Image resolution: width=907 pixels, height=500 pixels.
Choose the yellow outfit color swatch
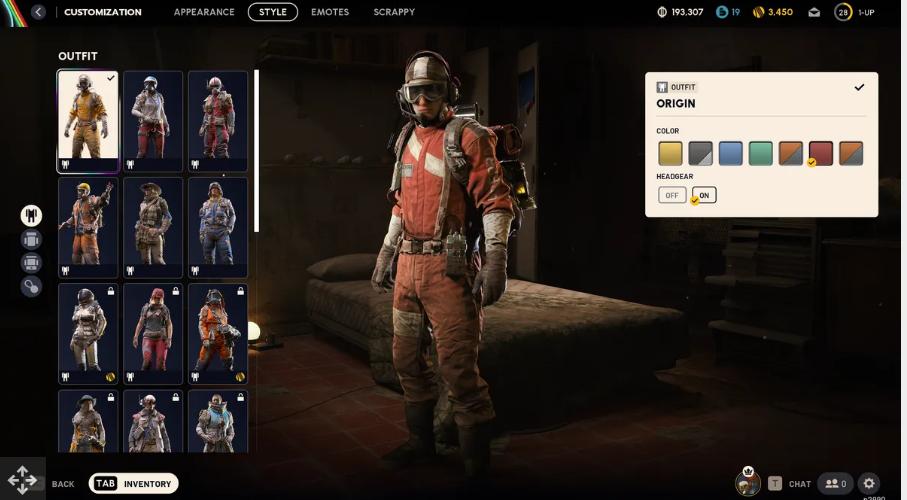click(x=670, y=153)
